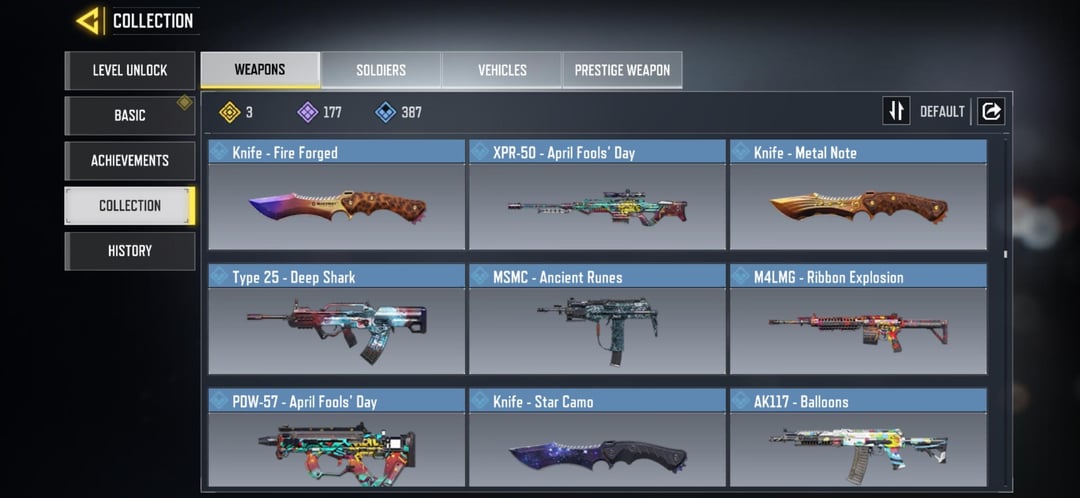Show the History section
This screenshot has width=1080, height=498.
coord(130,250)
